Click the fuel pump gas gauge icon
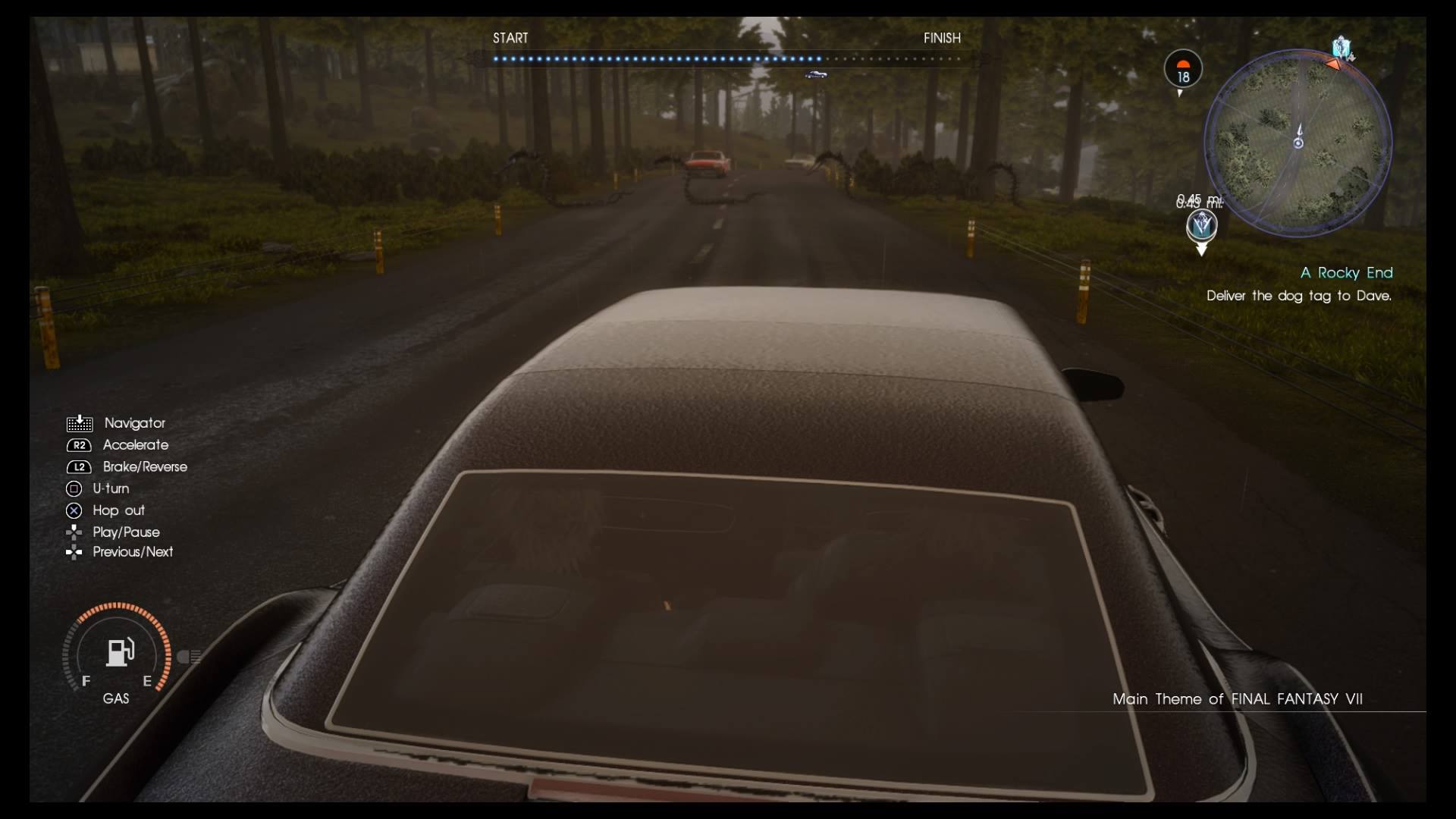The height and width of the screenshot is (819, 1456). 119,652
